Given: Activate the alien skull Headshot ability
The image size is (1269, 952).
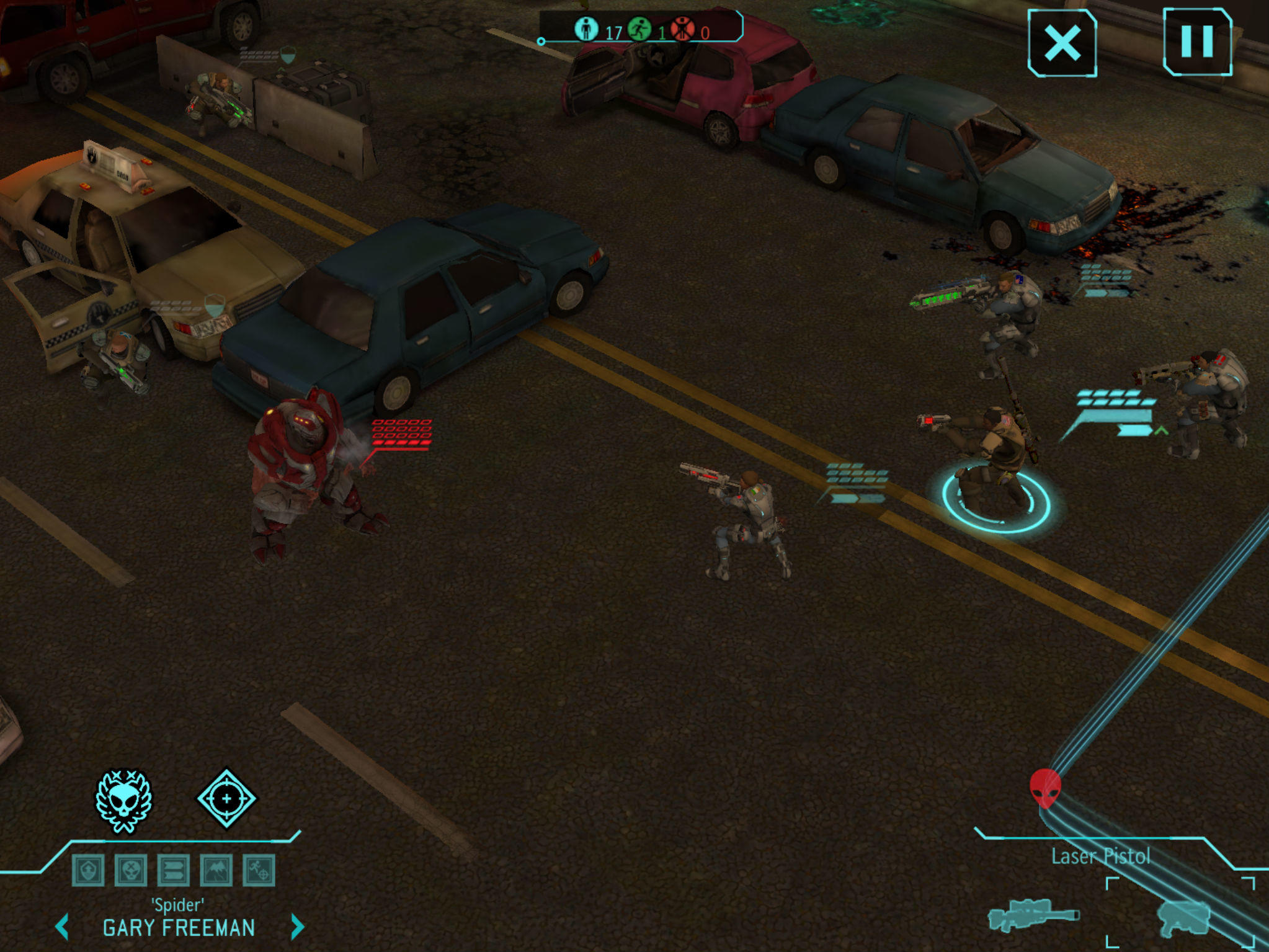Looking at the screenshot, I should point(123,801).
